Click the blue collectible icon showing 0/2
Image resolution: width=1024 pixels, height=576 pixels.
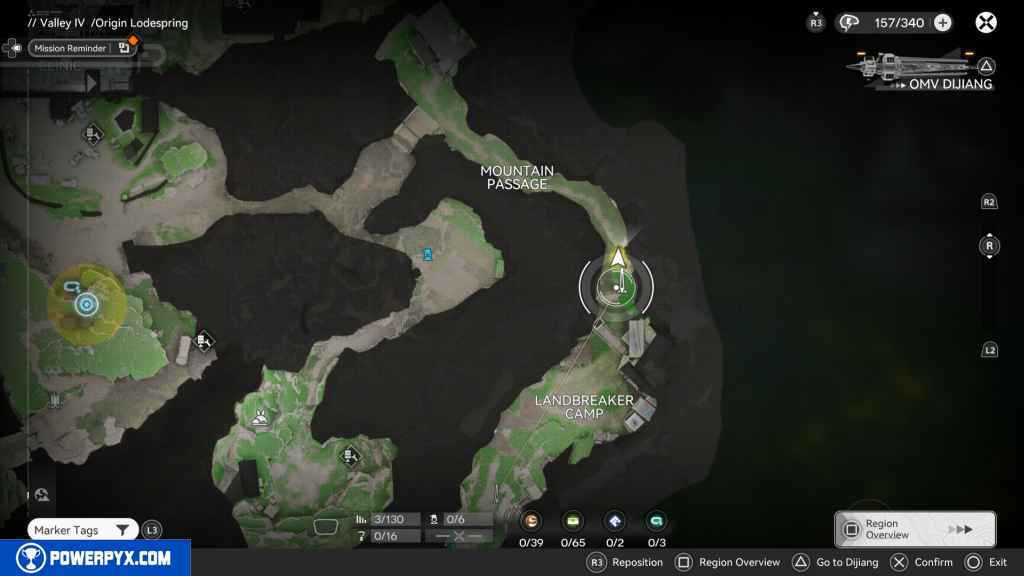coord(615,521)
